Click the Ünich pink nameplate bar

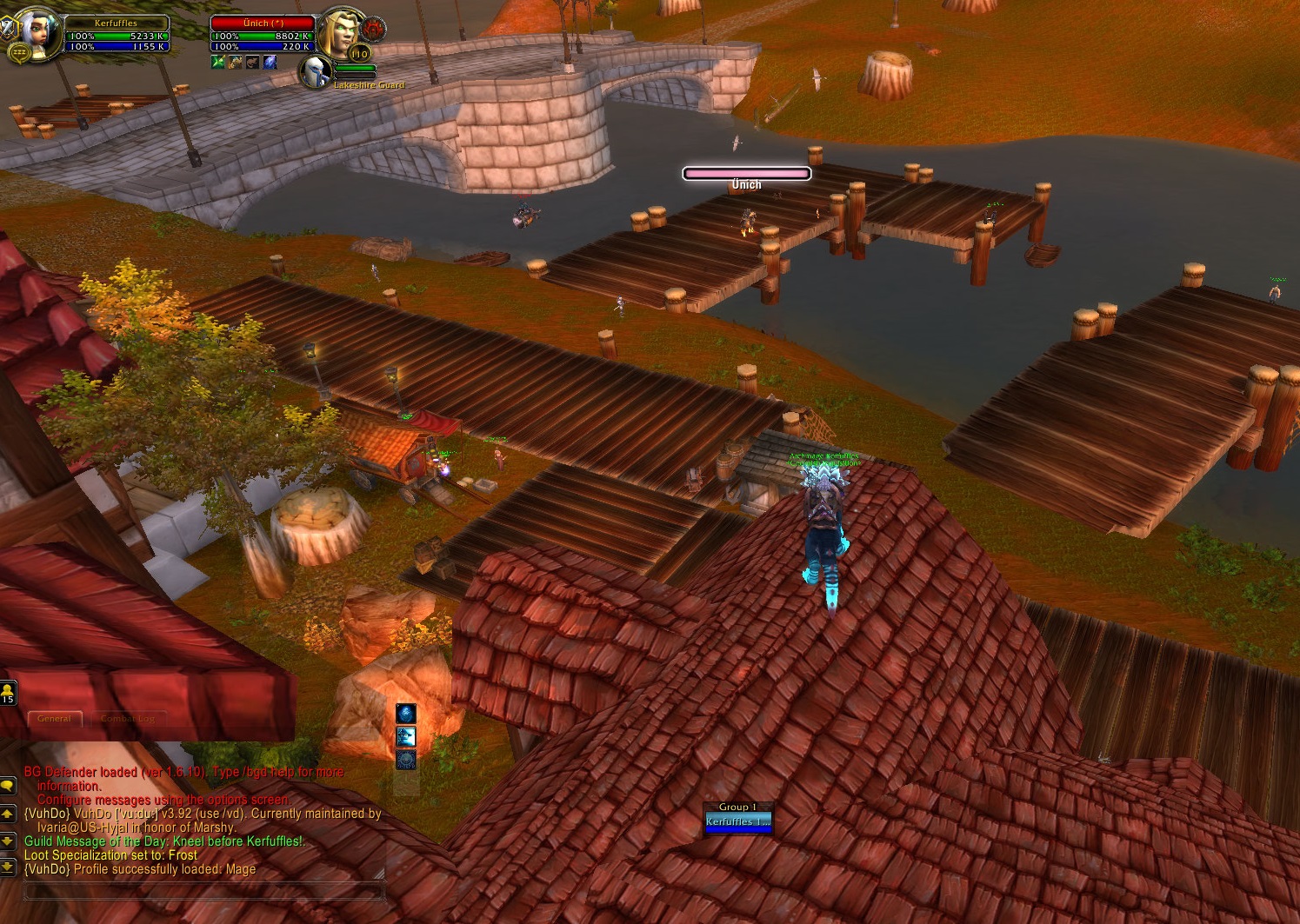(x=746, y=174)
